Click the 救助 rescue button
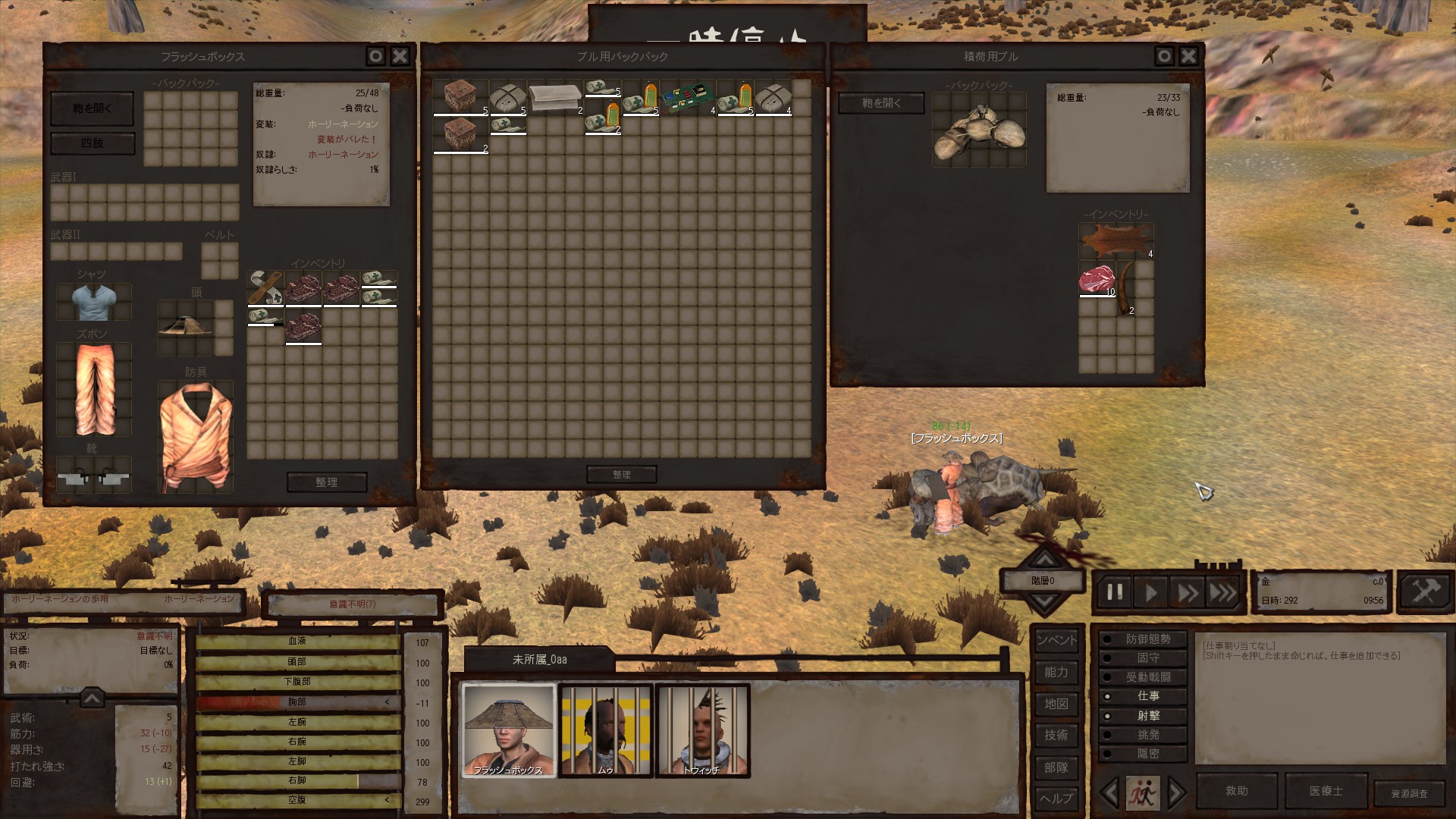1456x819 pixels. click(x=1236, y=791)
